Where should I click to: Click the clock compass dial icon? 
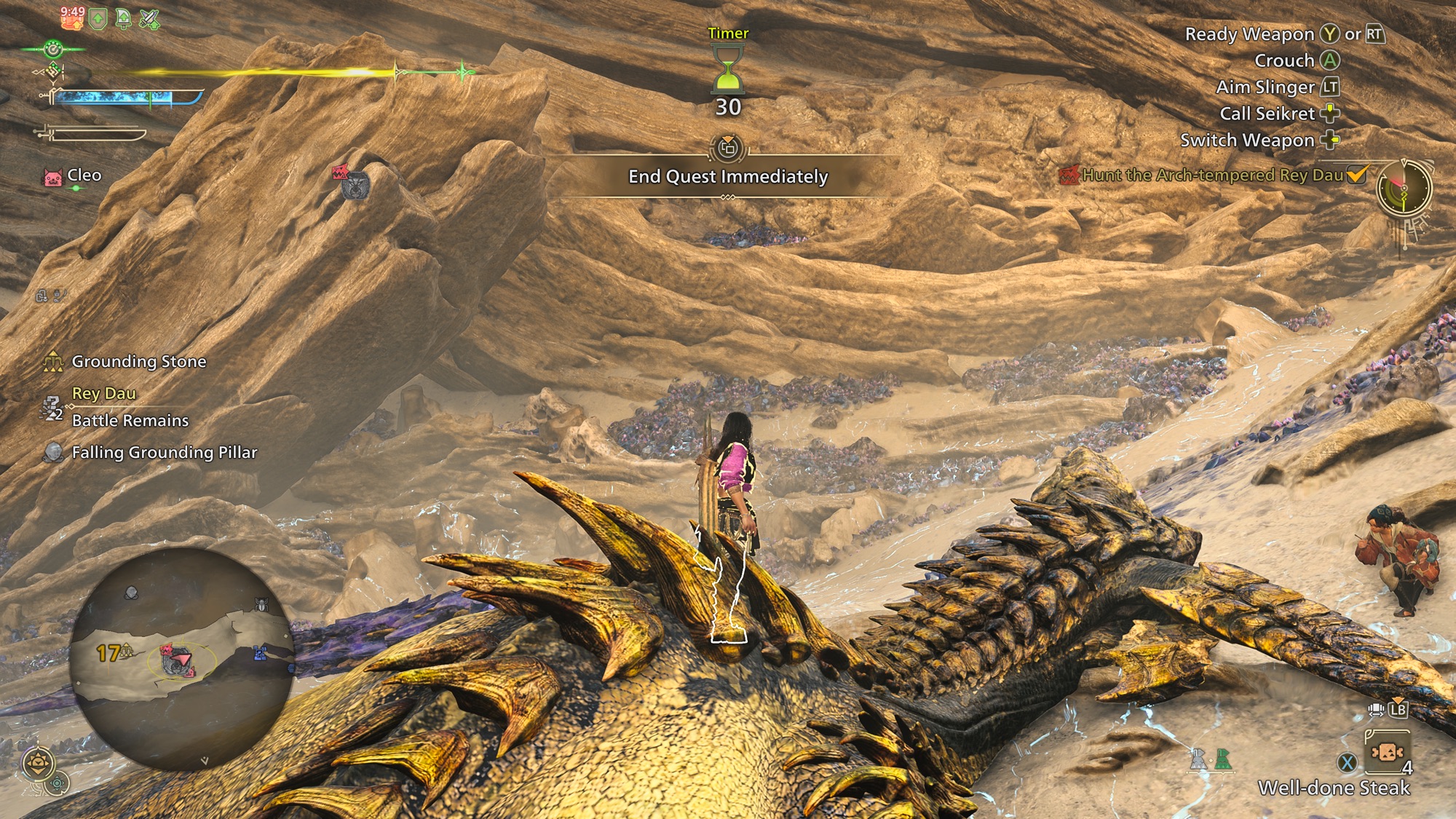(1404, 188)
